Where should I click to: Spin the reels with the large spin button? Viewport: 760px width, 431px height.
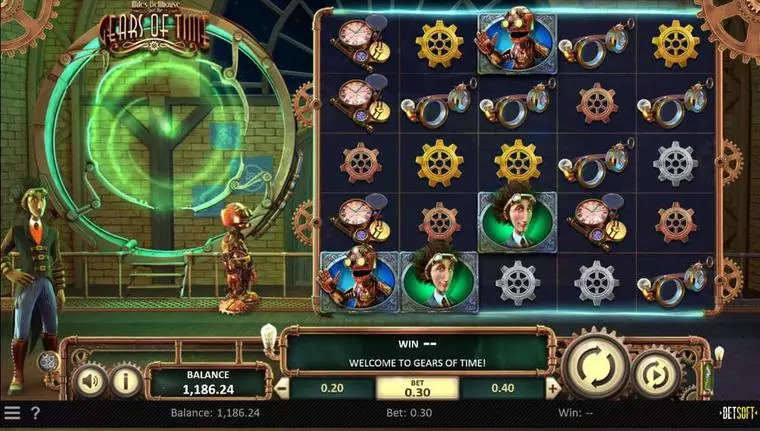click(x=595, y=365)
